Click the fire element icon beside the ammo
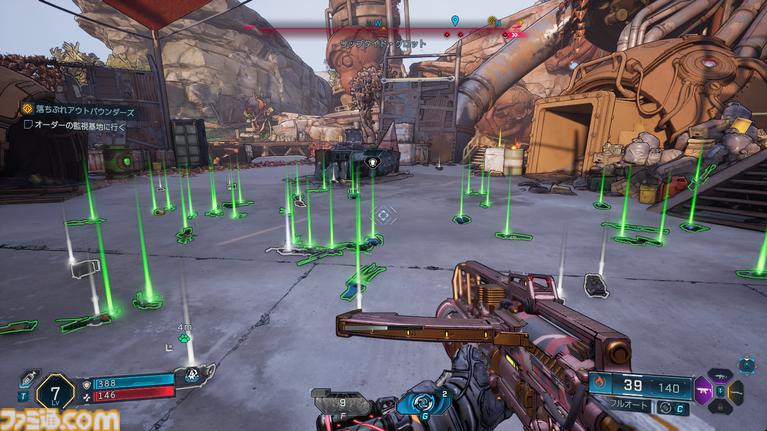This screenshot has width=767, height=431. [x=602, y=384]
